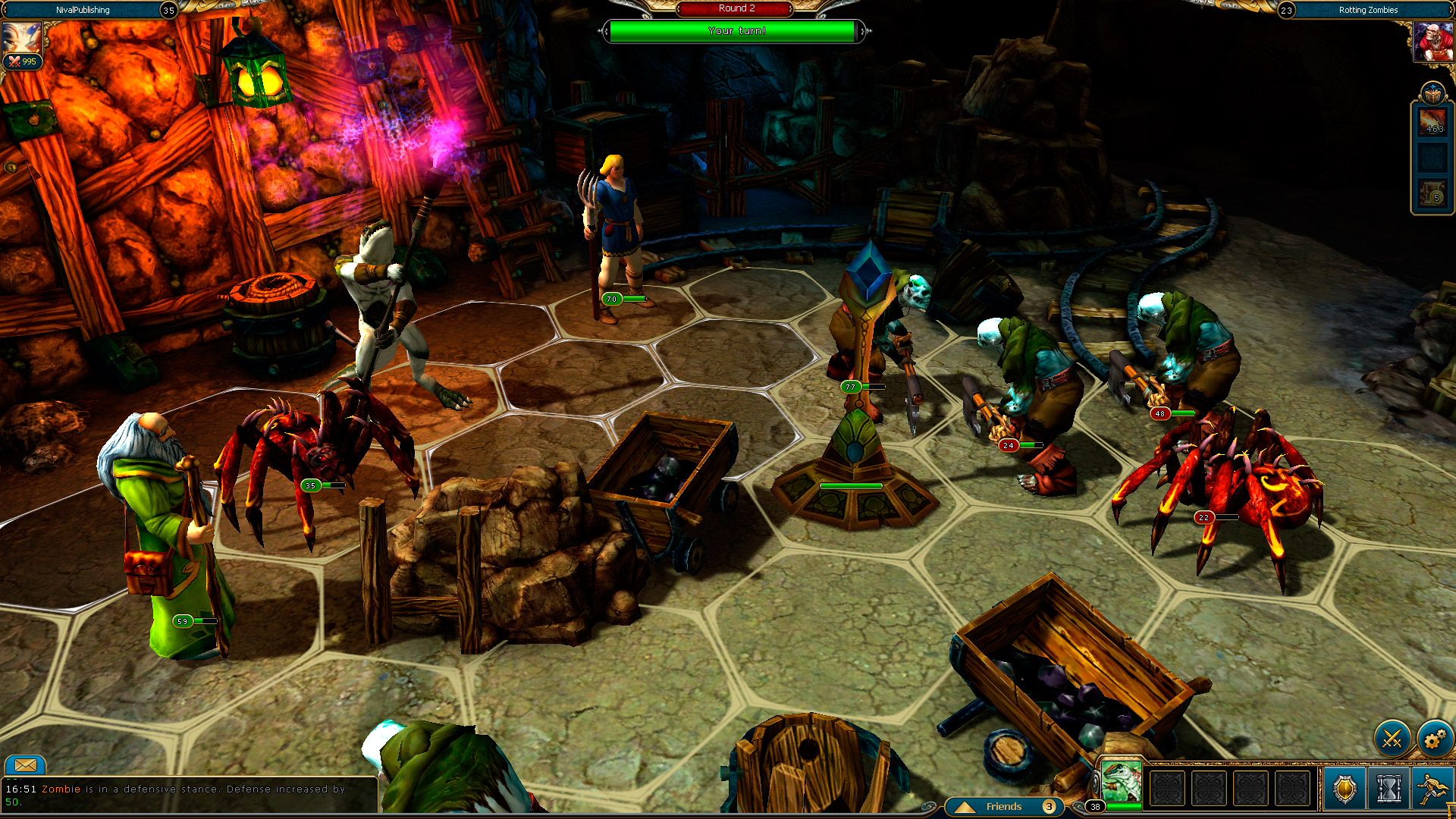Click the 995 attack swords badge
Image resolution: width=1456 pixels, height=819 pixels.
(x=22, y=62)
